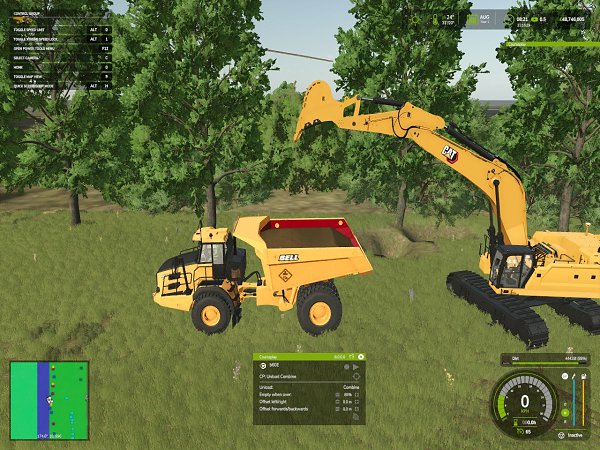
Task: Click the Inactive status in vehicle HUD
Action: point(573,435)
